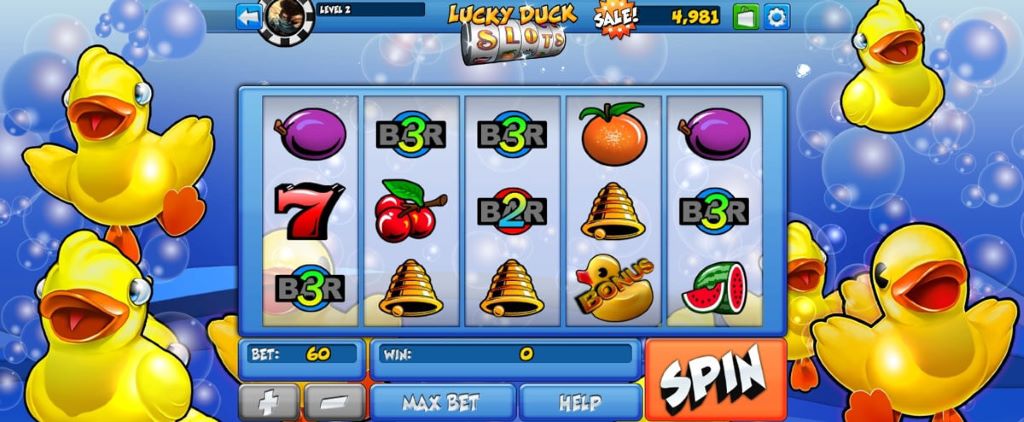
Task: Set the maximum bet
Action: [441, 403]
